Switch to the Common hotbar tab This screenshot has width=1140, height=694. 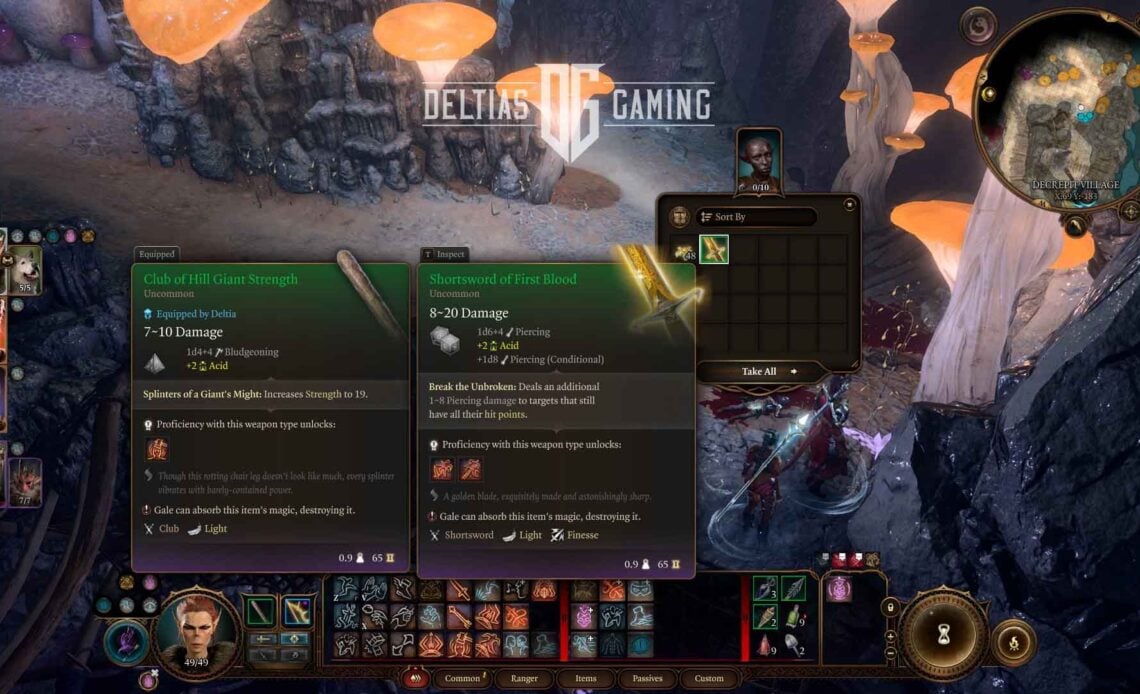point(463,679)
